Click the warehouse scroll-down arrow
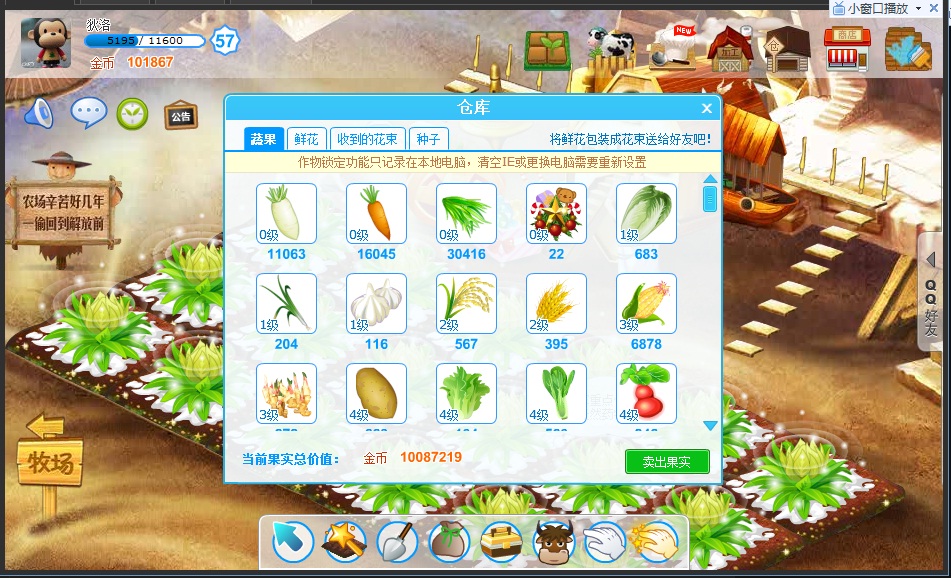951x578 pixels. (x=710, y=425)
